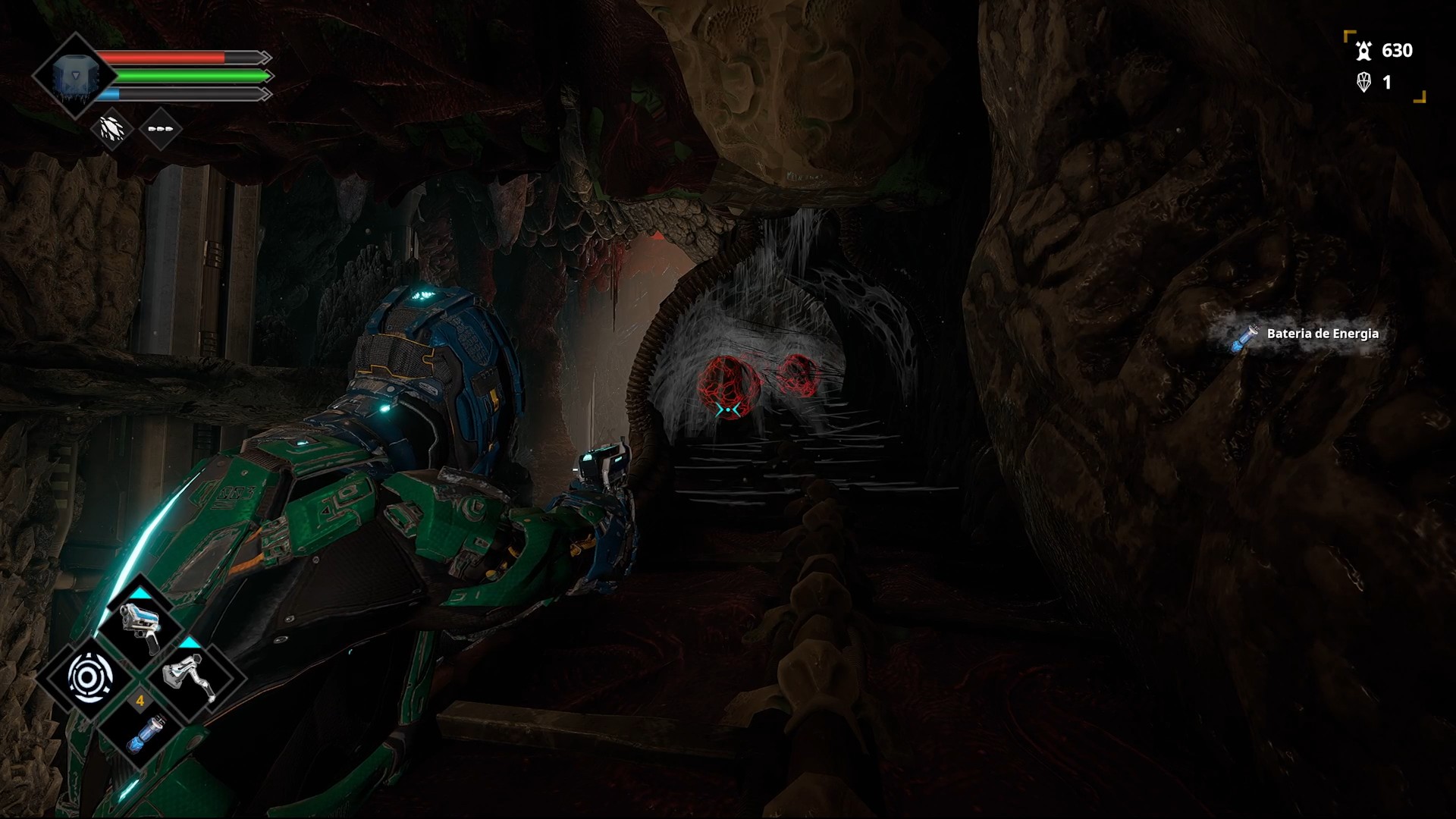Use the blue energy battery consumable slot
This screenshot has width=1456, height=819.
141,730
